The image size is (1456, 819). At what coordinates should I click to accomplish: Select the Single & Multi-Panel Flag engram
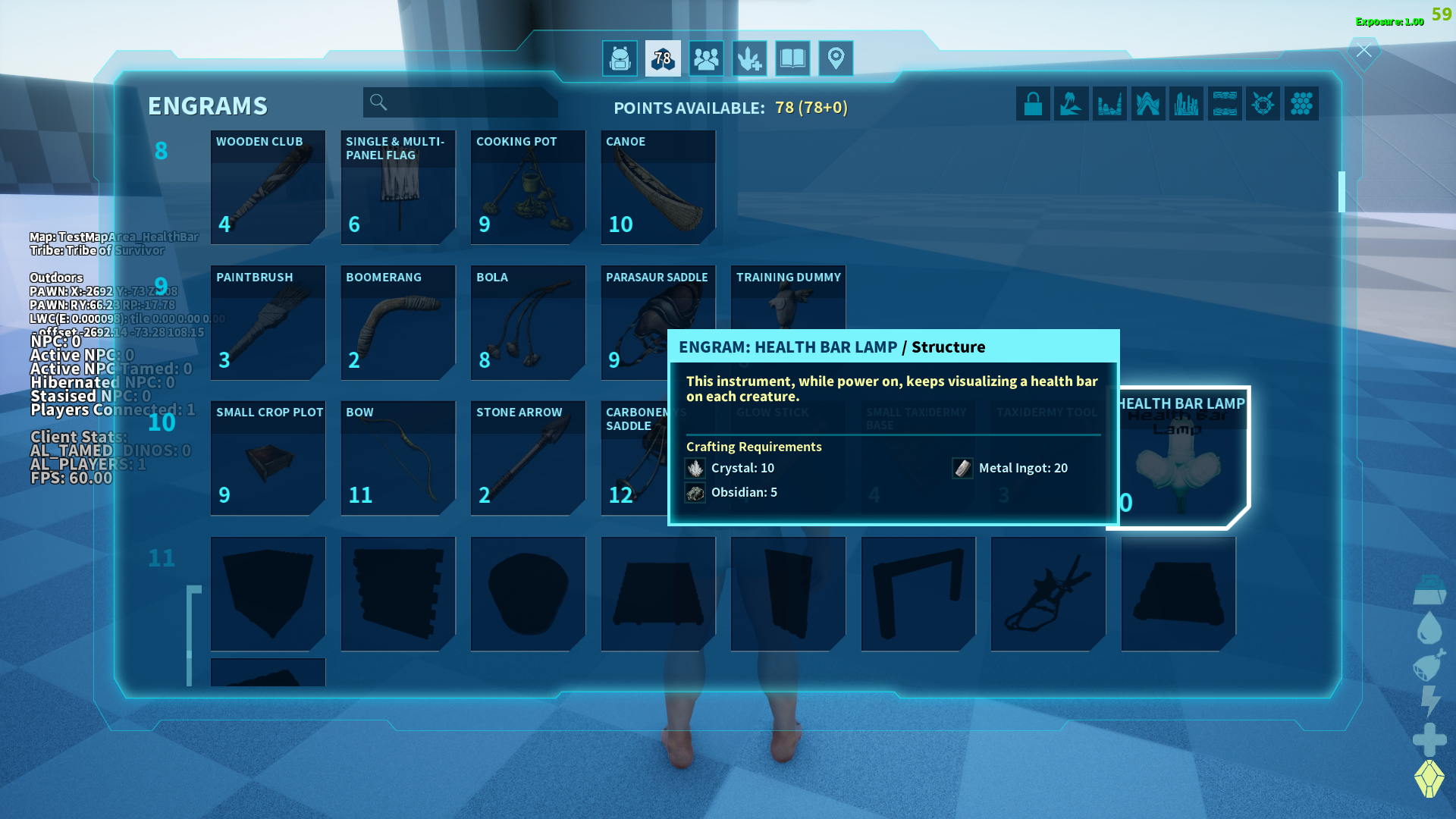(x=398, y=187)
